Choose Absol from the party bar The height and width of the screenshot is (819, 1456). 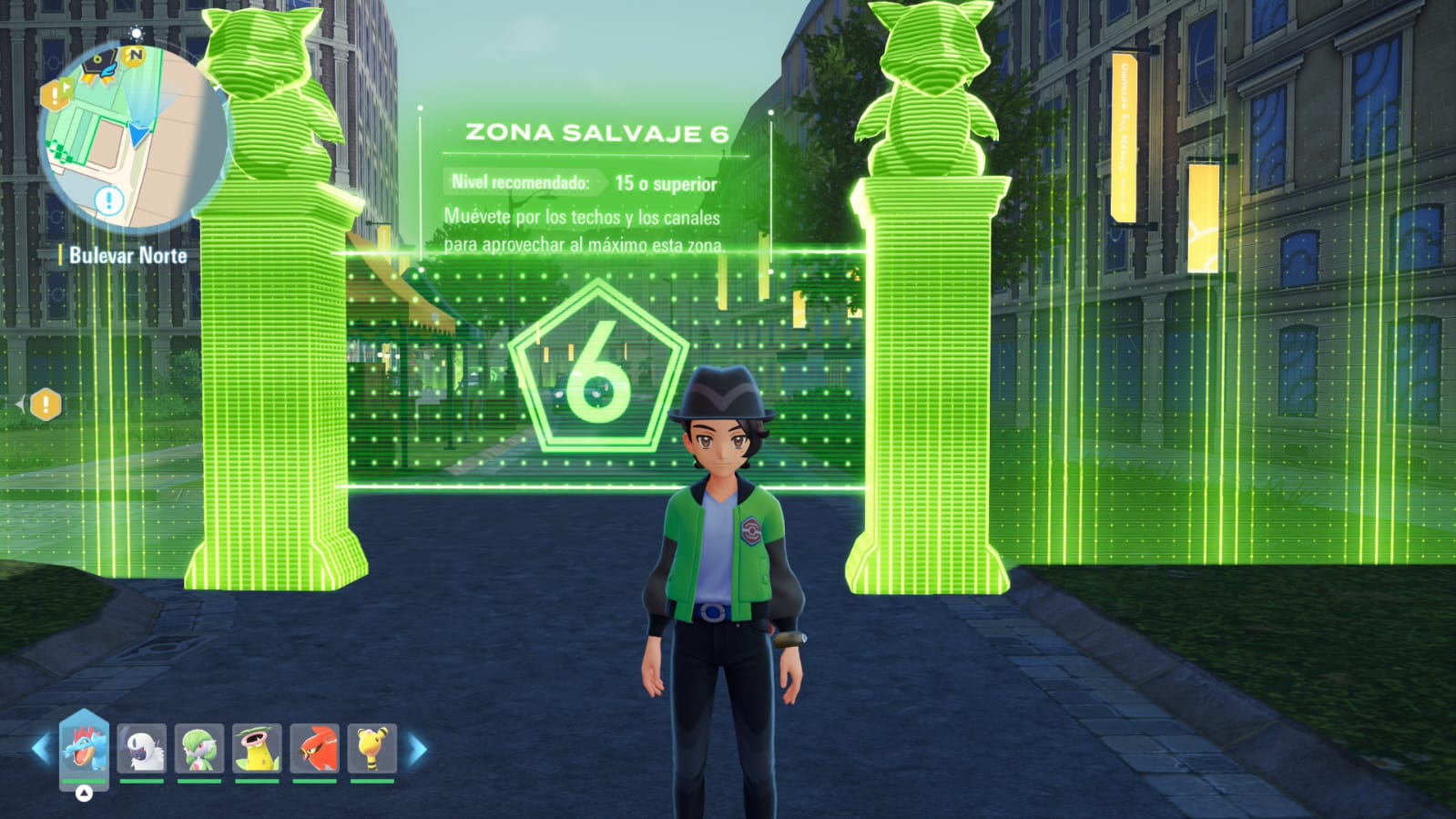(x=142, y=748)
